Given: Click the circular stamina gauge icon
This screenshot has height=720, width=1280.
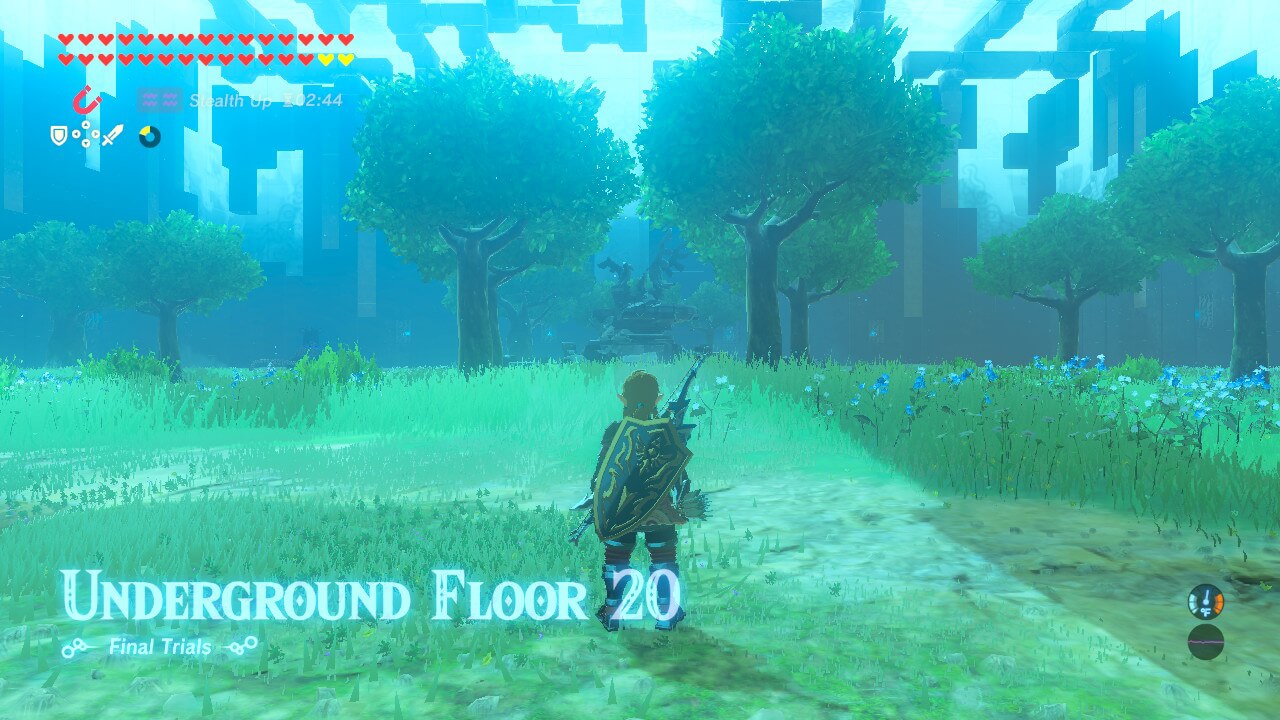Looking at the screenshot, I should coord(148,134).
